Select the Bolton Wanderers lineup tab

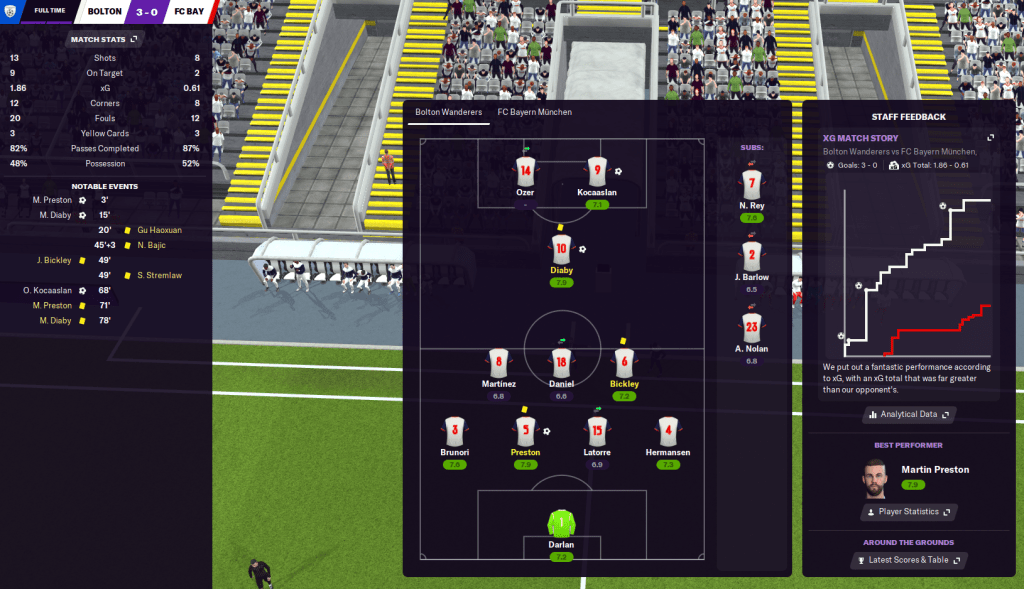(x=449, y=112)
